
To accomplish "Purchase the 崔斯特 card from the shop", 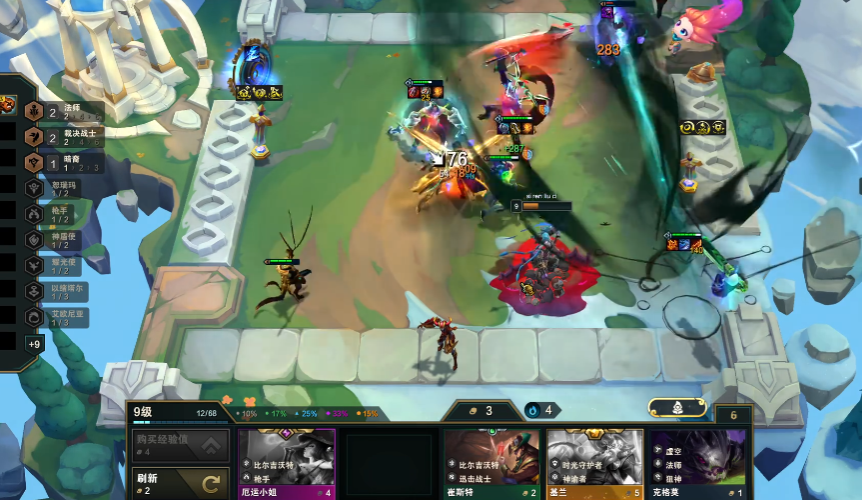I will click(492, 464).
